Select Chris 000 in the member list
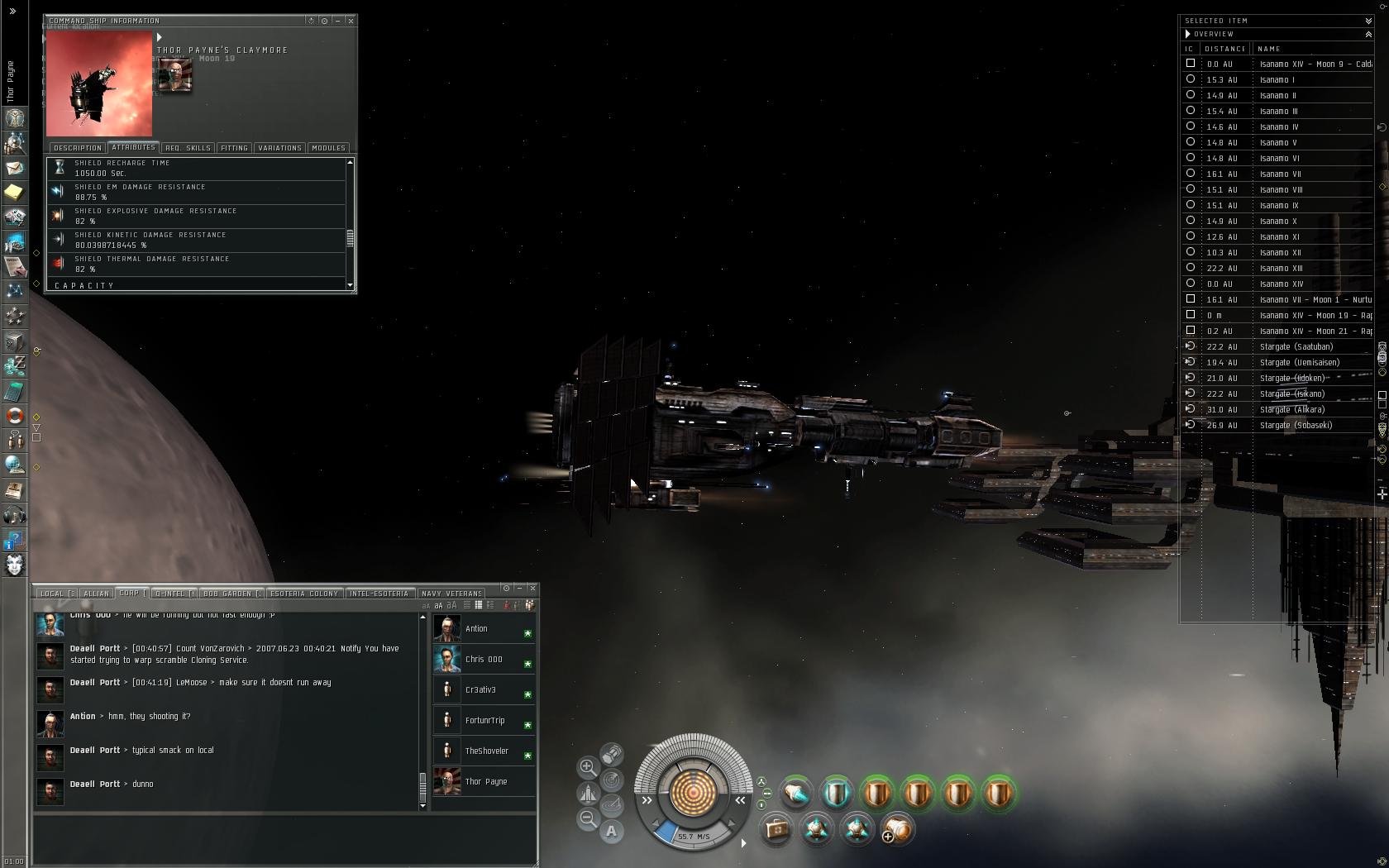Viewport: 1389px width, 868px height. click(484, 660)
